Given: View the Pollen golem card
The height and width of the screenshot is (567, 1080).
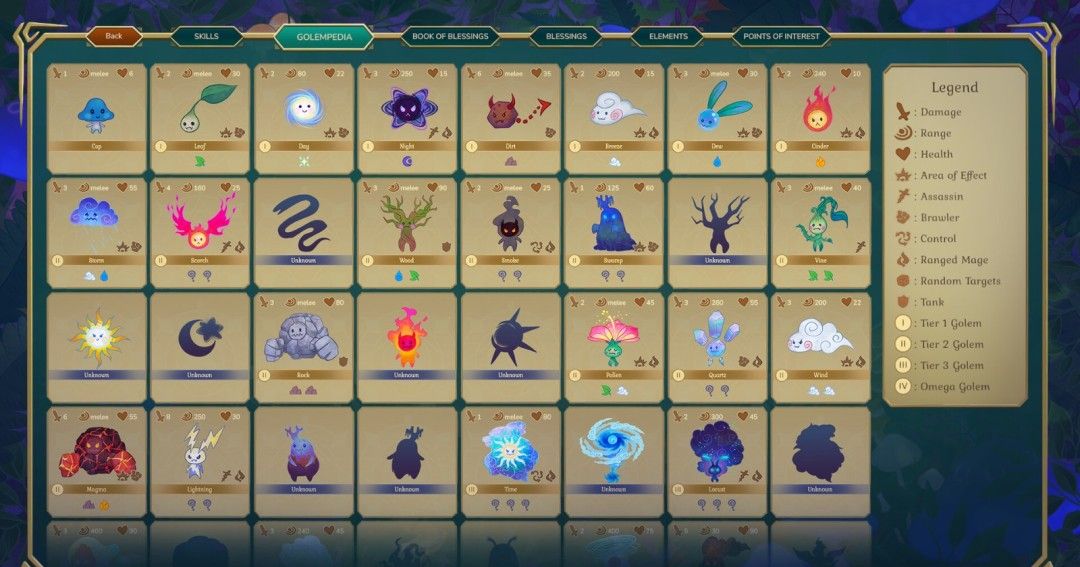Looking at the screenshot, I should point(614,346).
